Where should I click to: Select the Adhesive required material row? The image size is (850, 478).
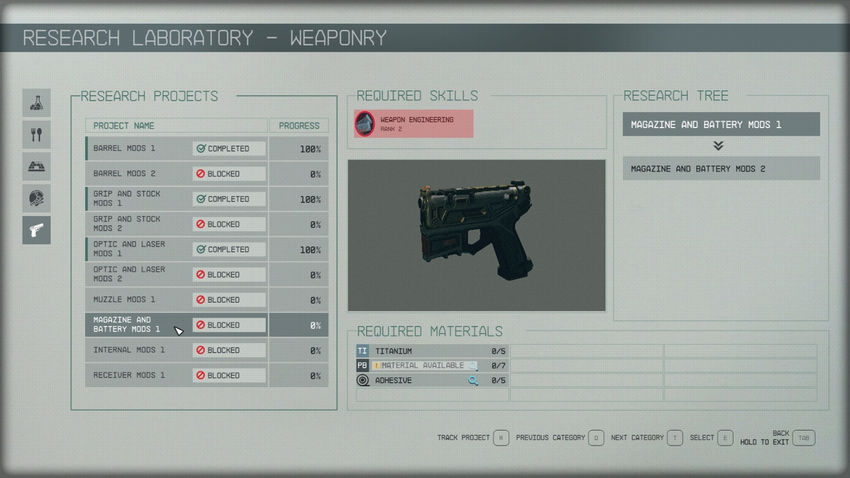(432, 380)
